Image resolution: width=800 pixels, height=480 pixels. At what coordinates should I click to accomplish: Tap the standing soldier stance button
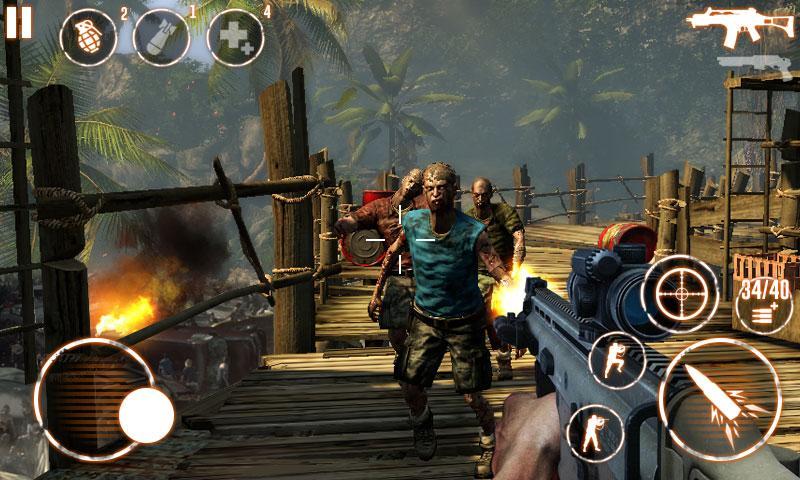point(594,433)
